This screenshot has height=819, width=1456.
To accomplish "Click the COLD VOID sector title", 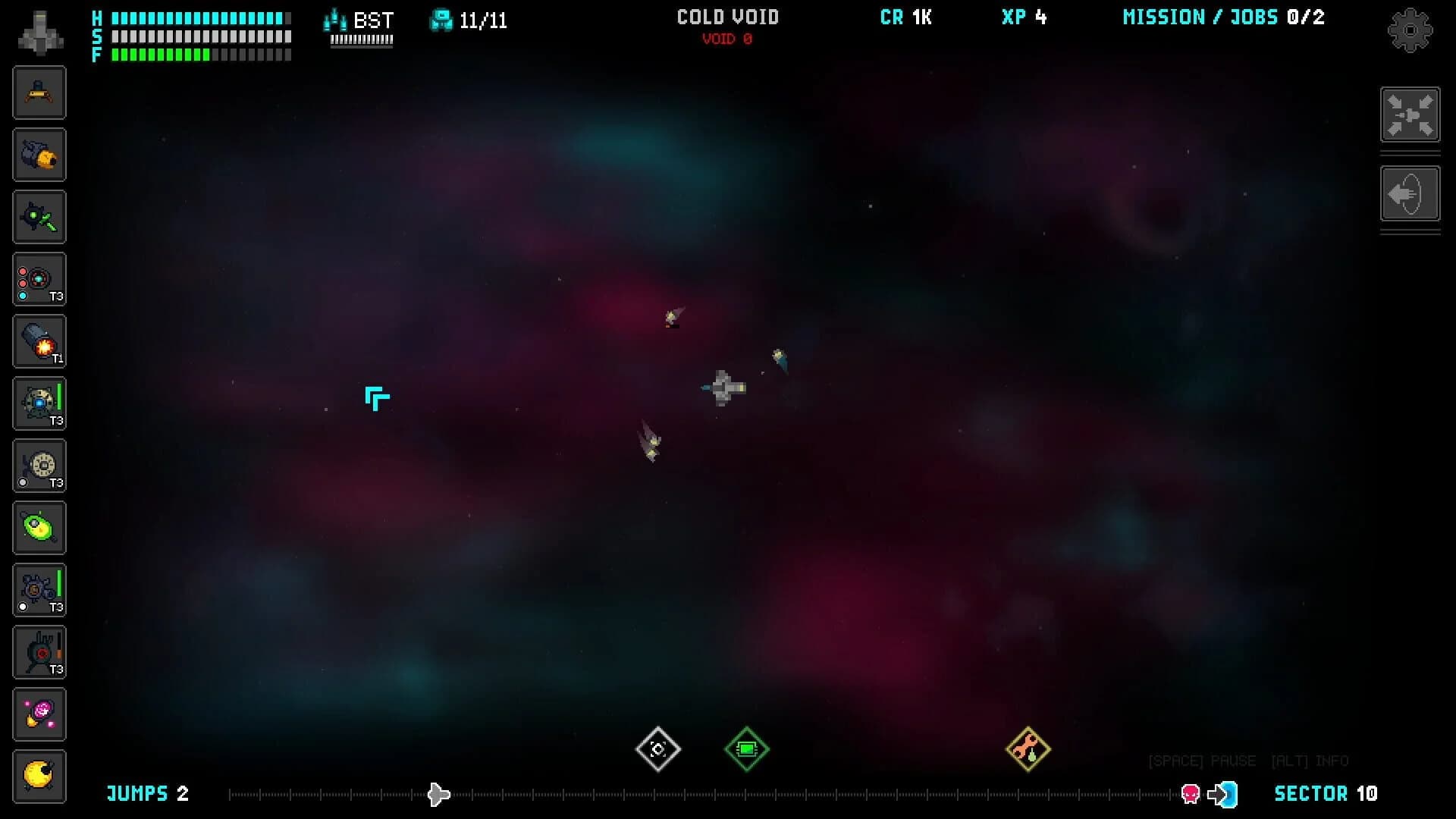I will pyautogui.click(x=727, y=17).
